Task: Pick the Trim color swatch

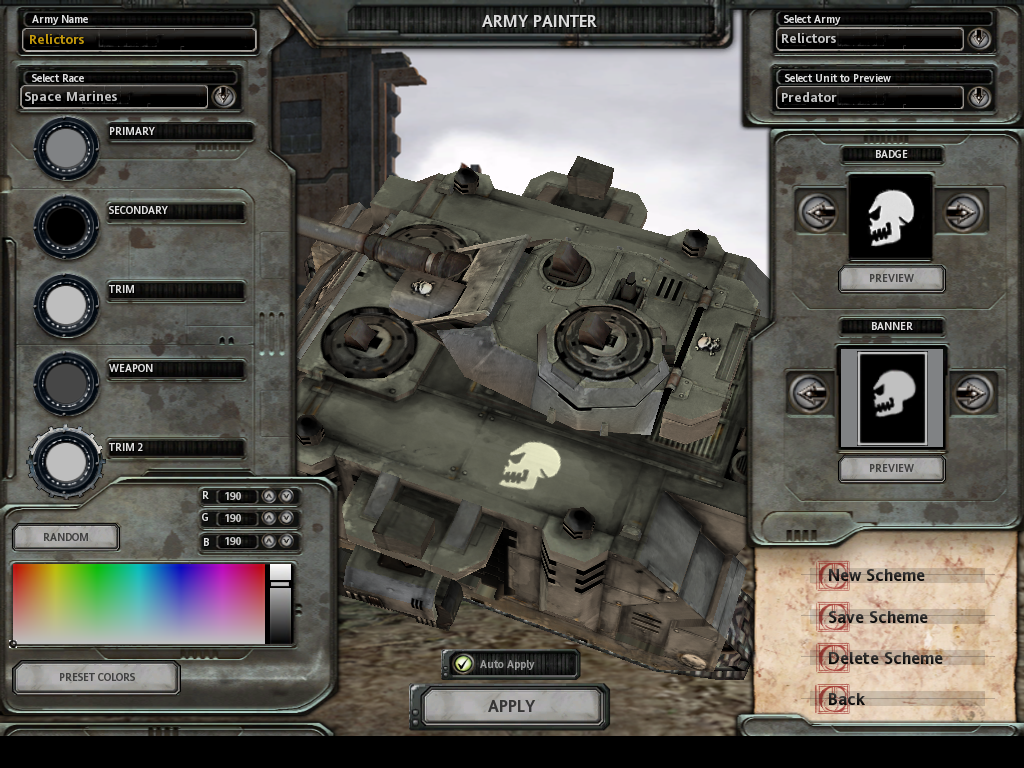Action: (x=66, y=304)
